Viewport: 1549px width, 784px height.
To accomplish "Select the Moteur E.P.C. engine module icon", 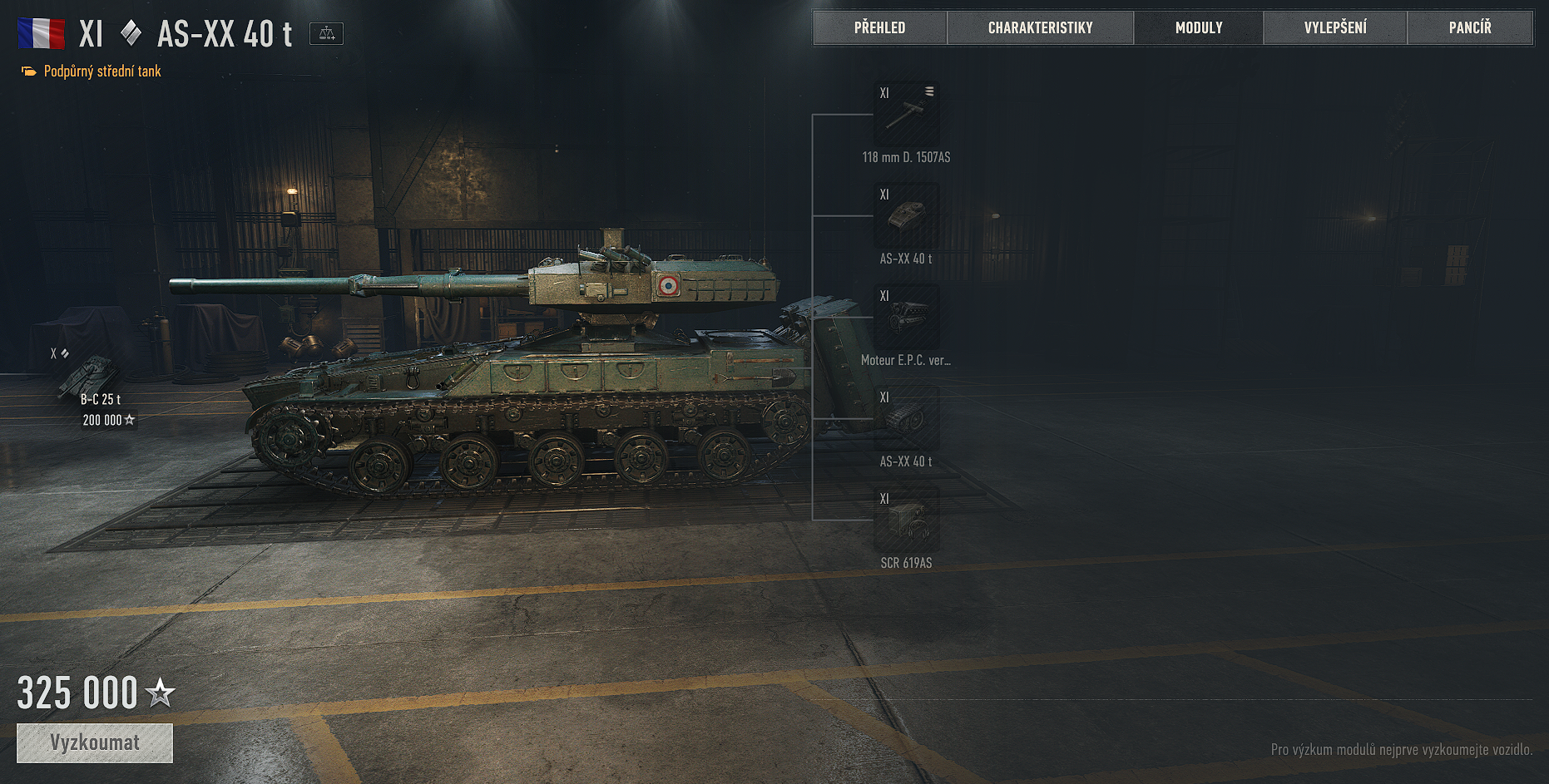I will (x=907, y=318).
